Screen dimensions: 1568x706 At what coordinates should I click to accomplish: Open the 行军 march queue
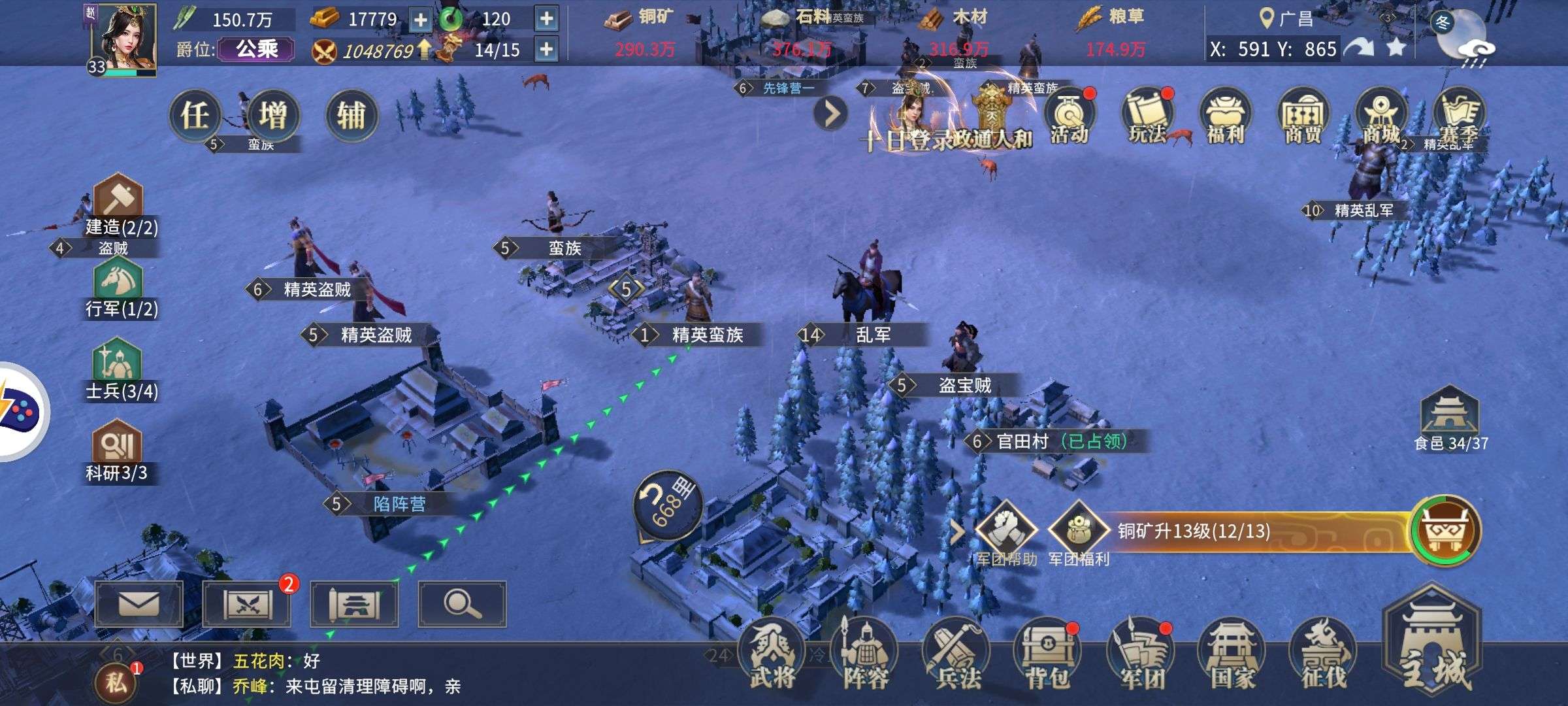tap(119, 288)
